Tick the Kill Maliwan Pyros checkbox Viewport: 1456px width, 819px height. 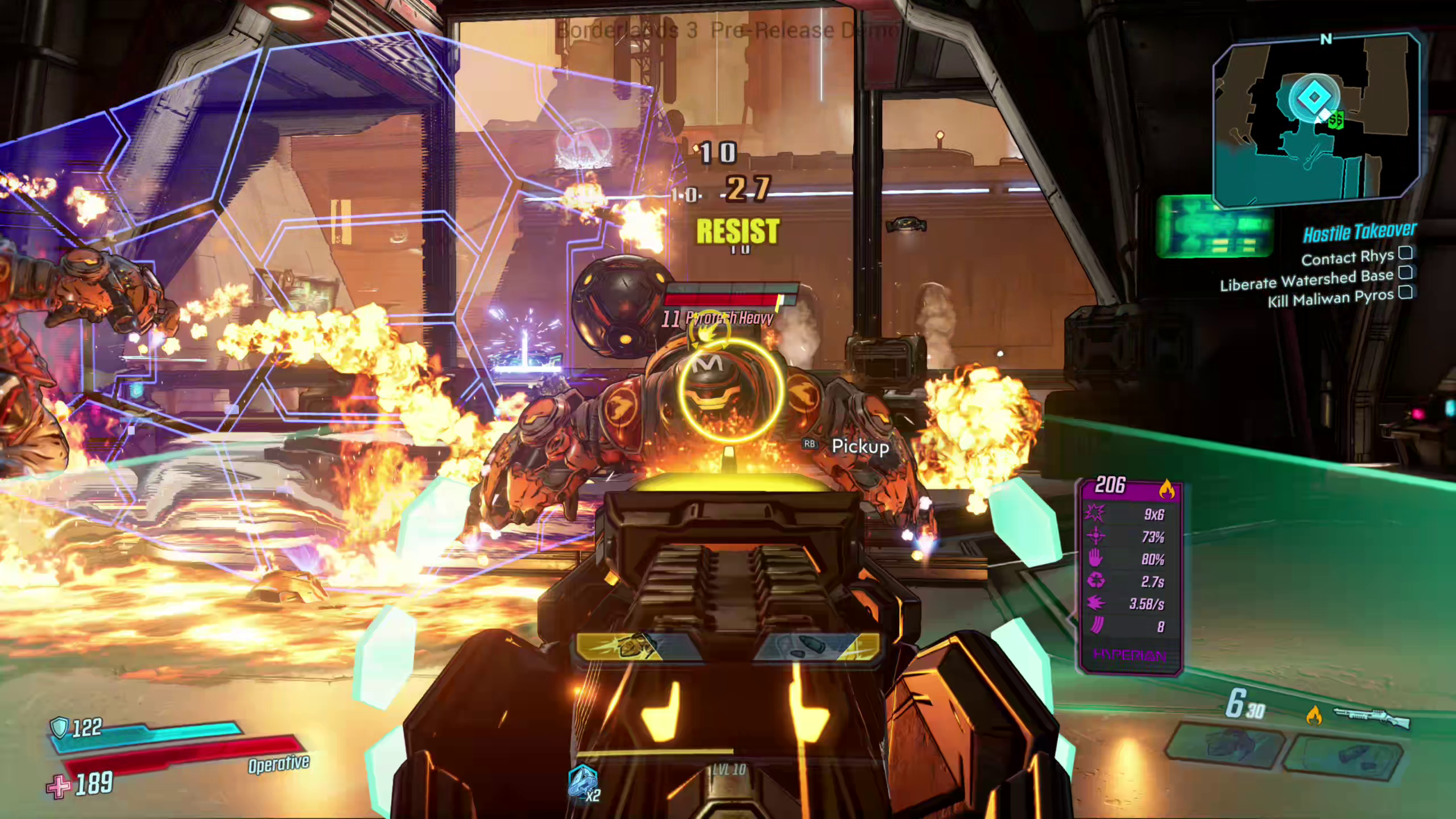click(1405, 292)
